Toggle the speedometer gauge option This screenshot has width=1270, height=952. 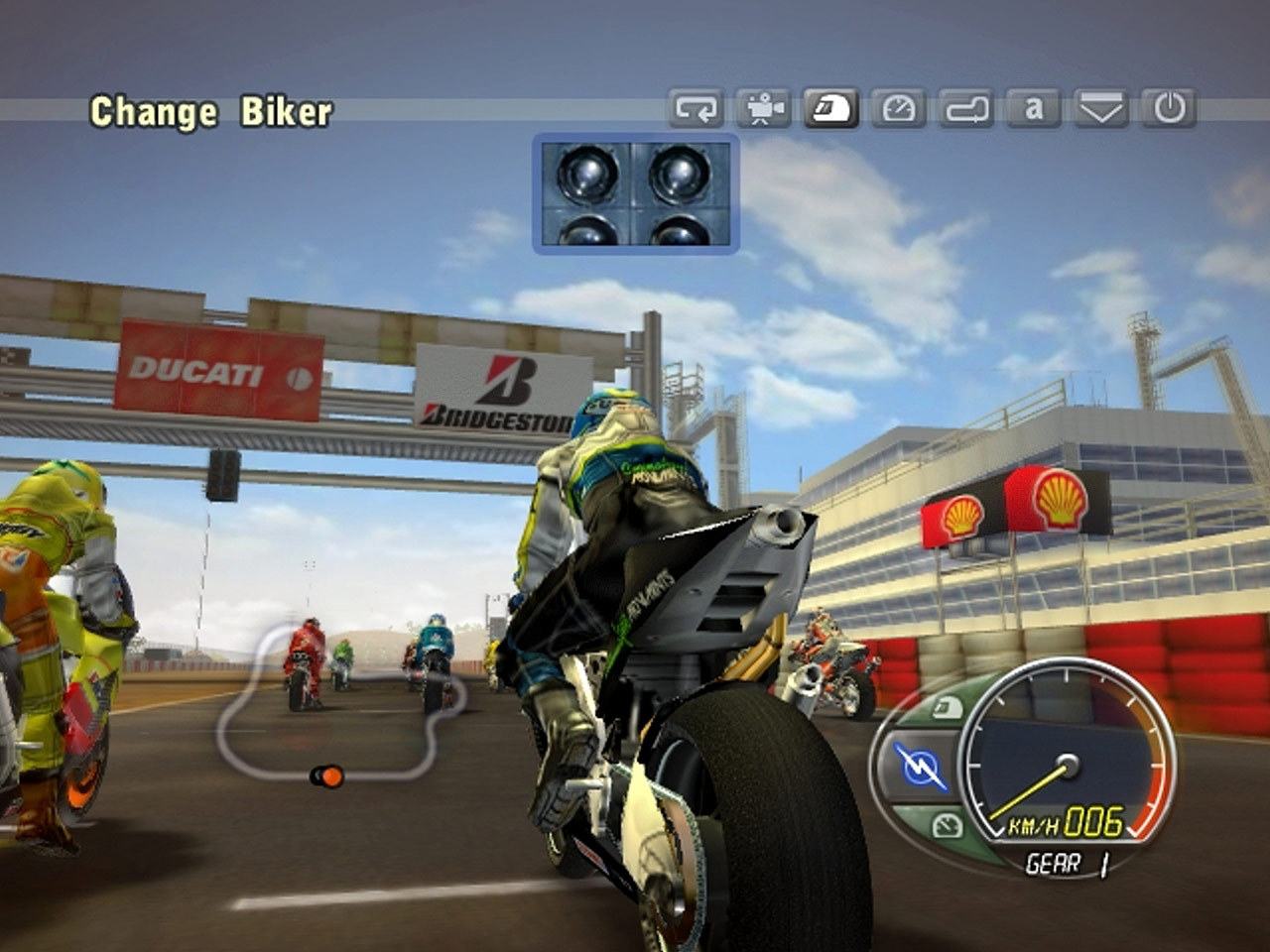coord(899,108)
